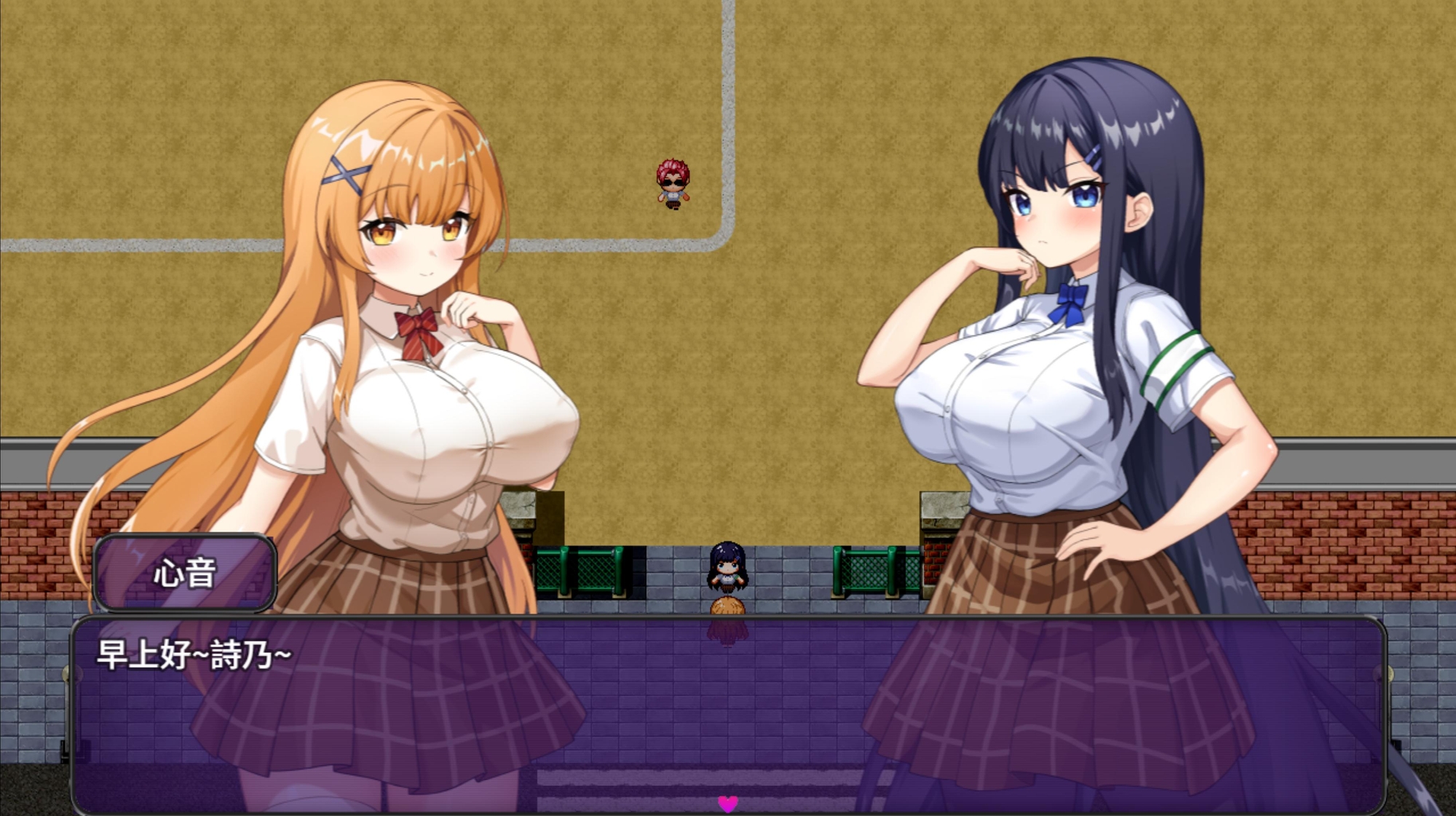
Task: Click the pink heart continue indicator
Action: pyautogui.click(x=727, y=803)
